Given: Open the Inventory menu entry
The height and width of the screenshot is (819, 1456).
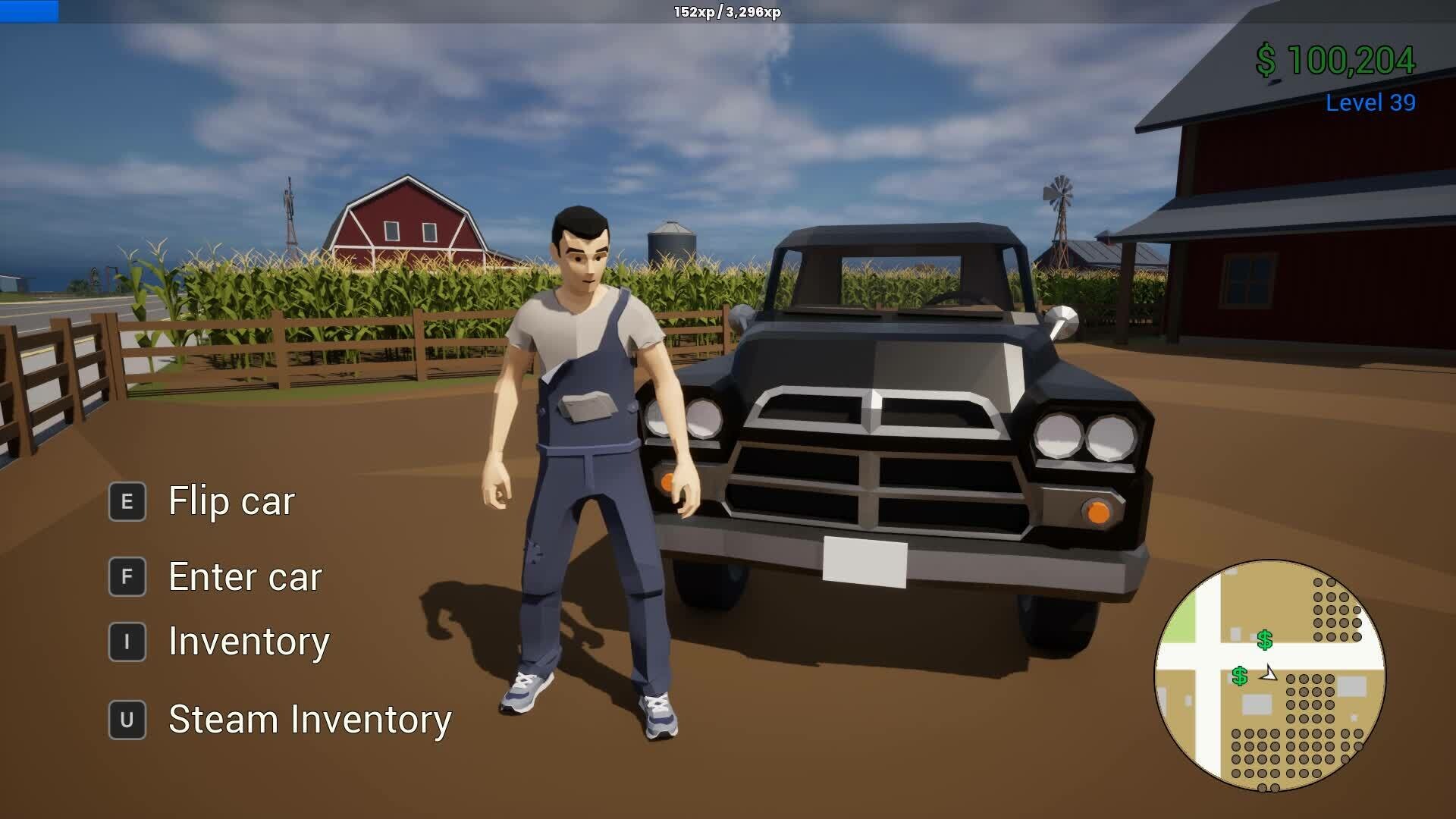Looking at the screenshot, I should pos(249,642).
